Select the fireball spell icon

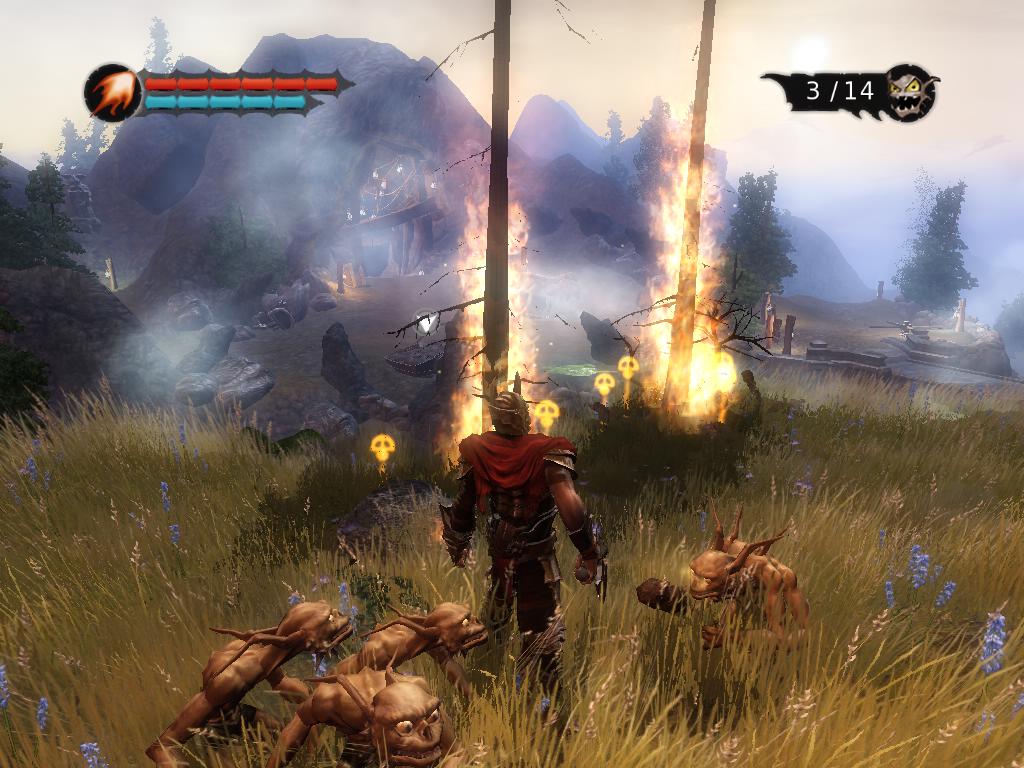tap(112, 92)
